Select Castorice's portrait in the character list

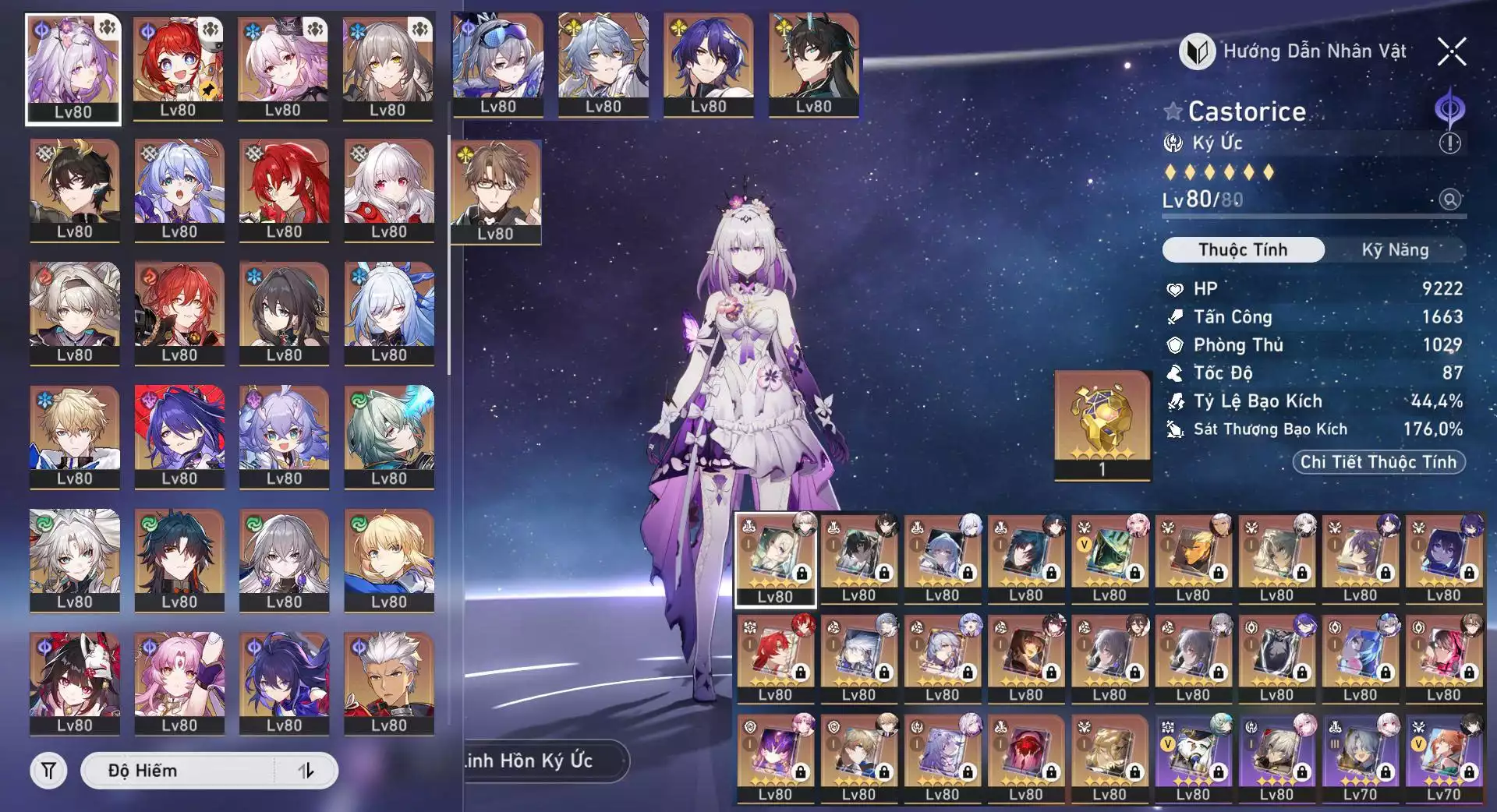pos(73,69)
